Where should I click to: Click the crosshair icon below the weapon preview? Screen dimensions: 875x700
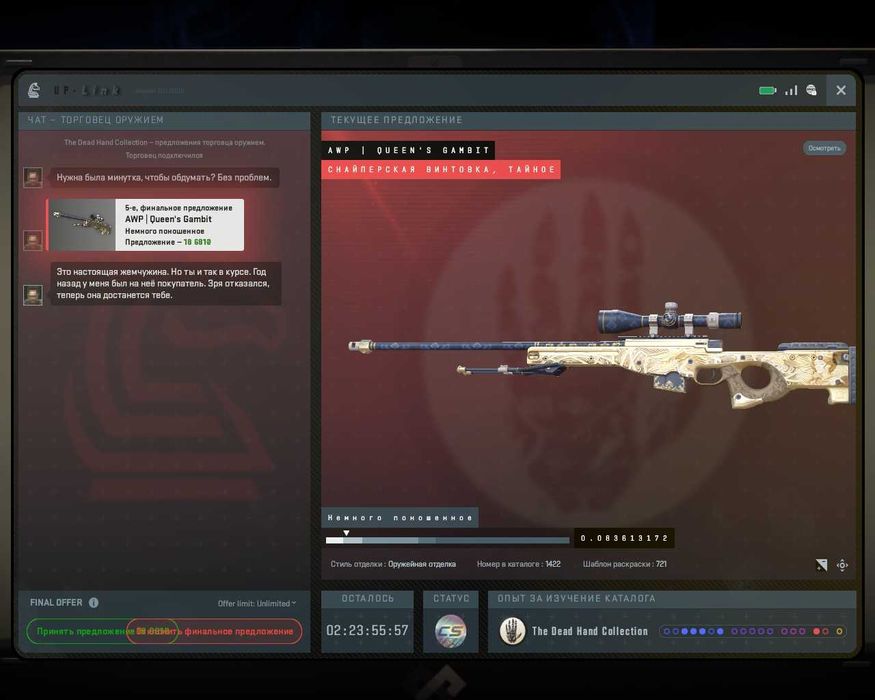[842, 565]
